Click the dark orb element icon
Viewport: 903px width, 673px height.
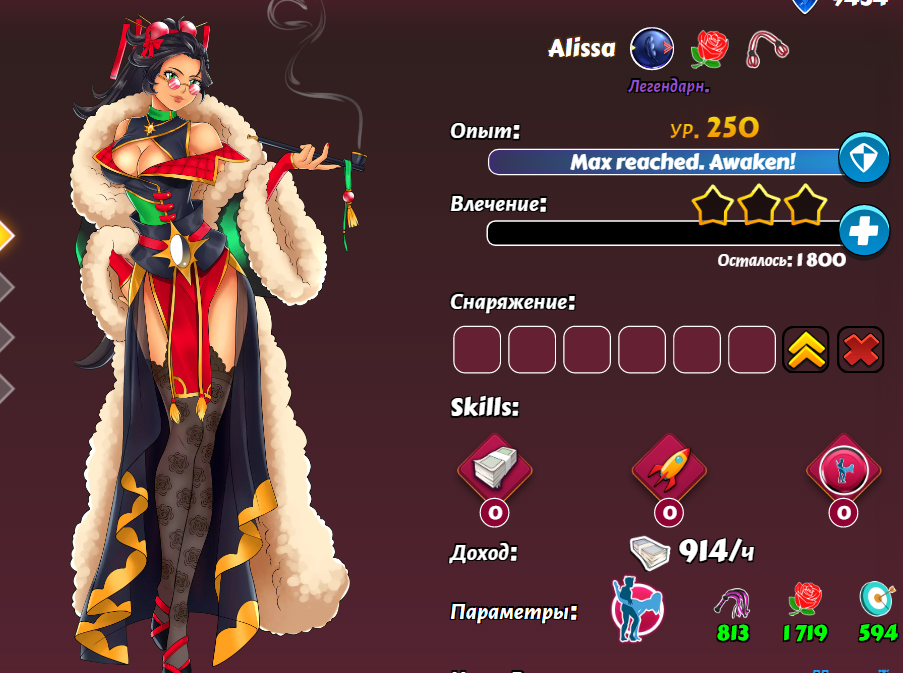(x=652, y=48)
